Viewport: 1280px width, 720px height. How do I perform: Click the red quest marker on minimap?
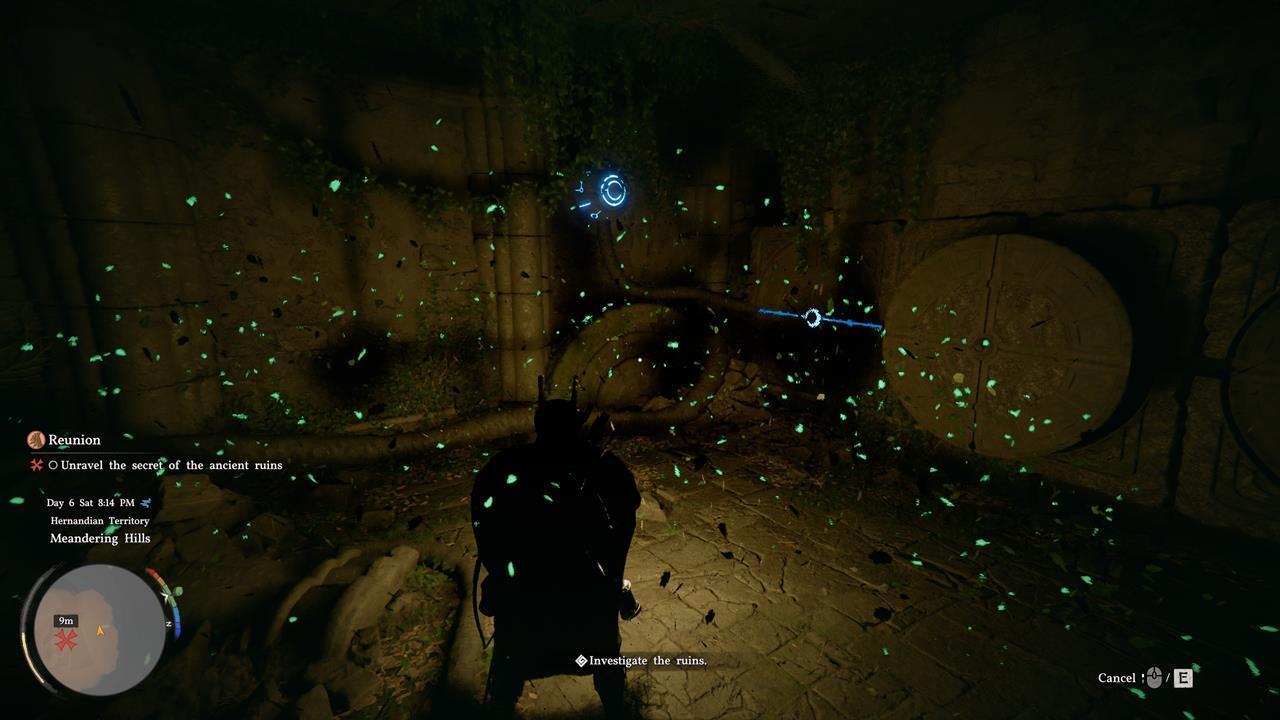[x=66, y=641]
